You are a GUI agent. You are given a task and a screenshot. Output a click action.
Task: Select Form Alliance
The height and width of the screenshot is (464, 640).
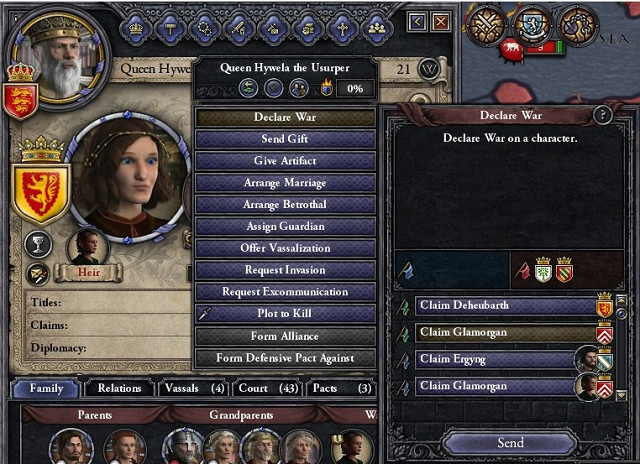tap(285, 336)
